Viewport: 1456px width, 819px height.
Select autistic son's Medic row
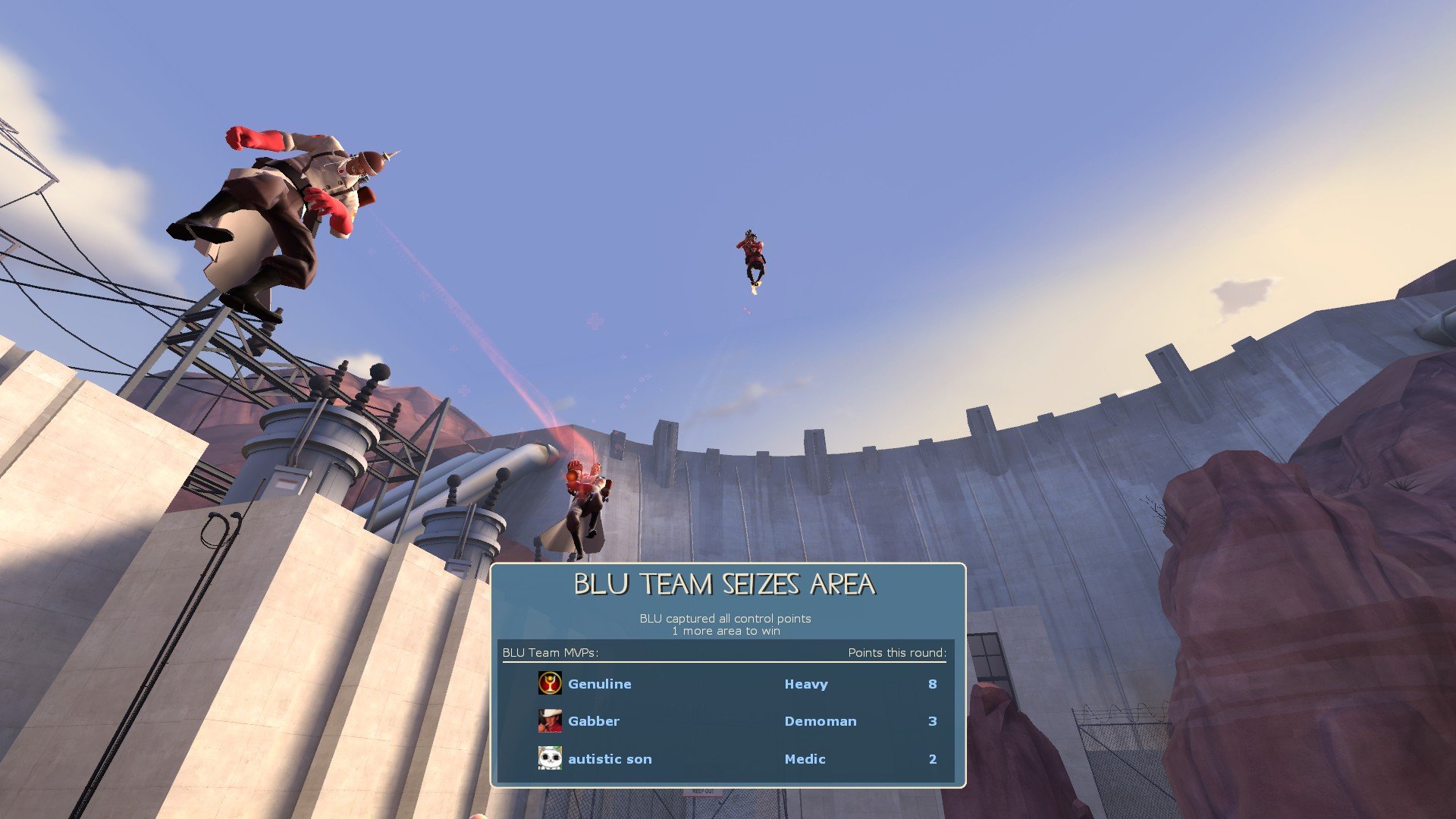point(728,758)
